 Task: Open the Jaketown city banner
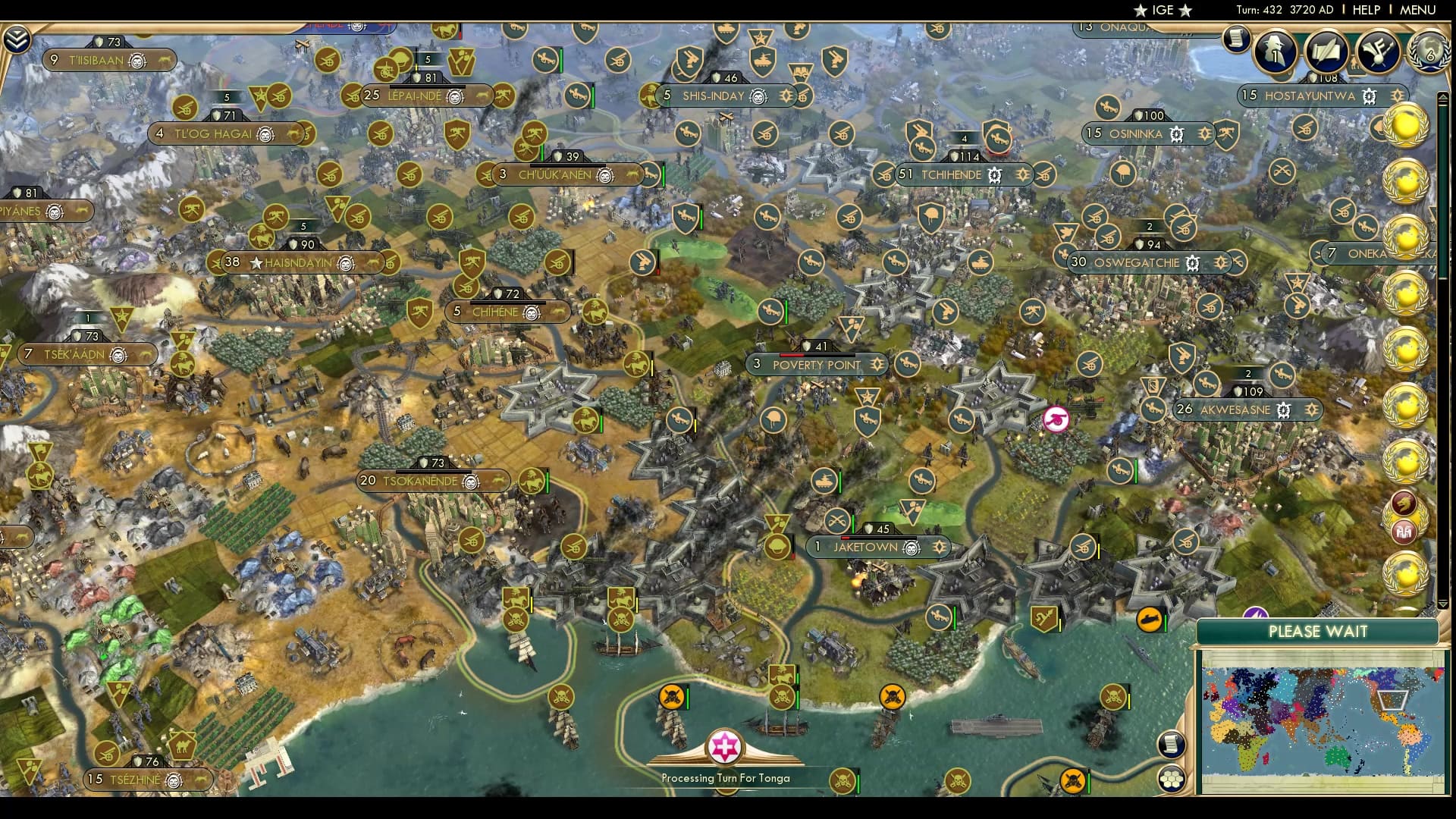(864, 547)
